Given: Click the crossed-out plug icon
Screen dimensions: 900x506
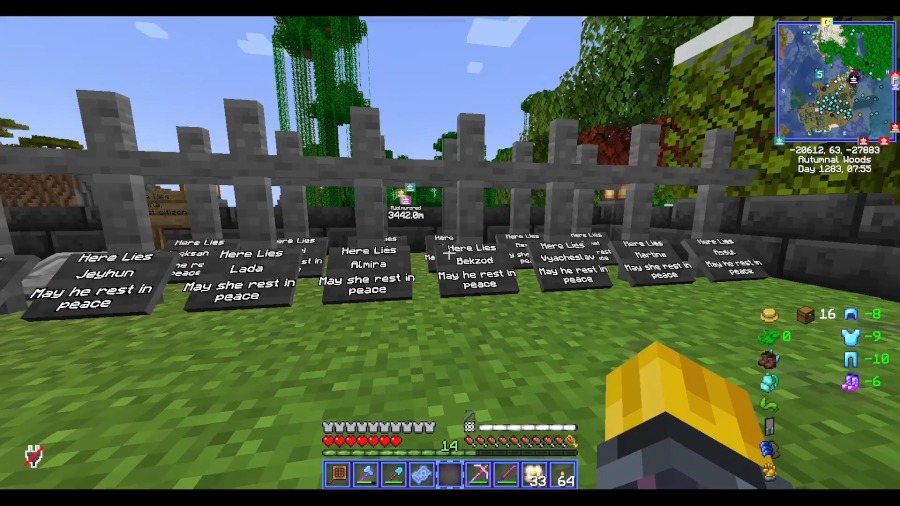Looking at the screenshot, I should (34, 456).
